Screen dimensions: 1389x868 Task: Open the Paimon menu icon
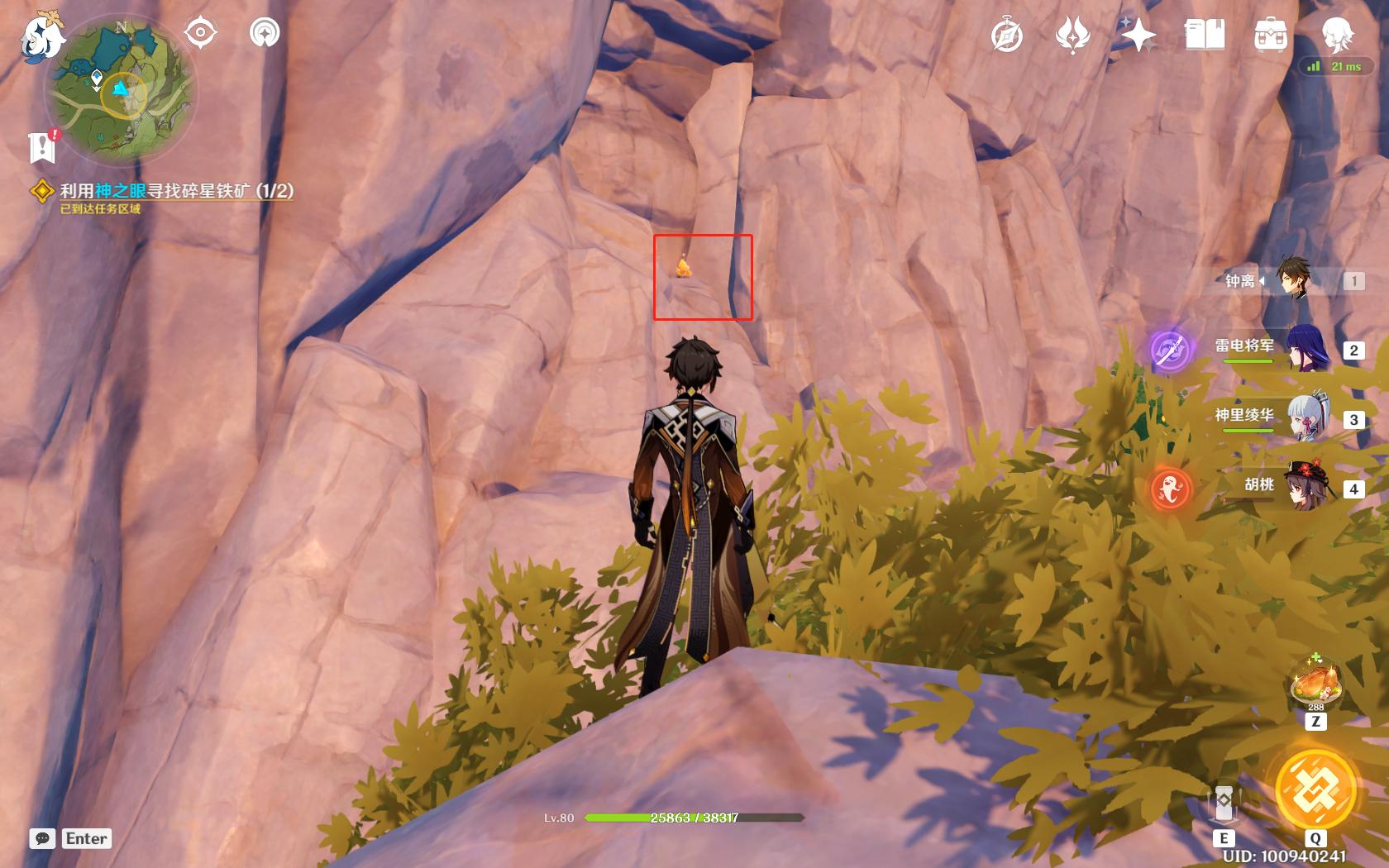tap(43, 37)
